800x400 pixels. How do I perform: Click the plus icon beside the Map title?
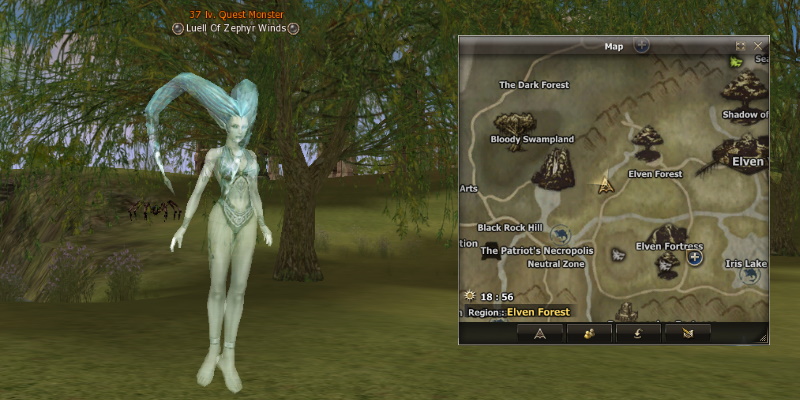point(642,45)
